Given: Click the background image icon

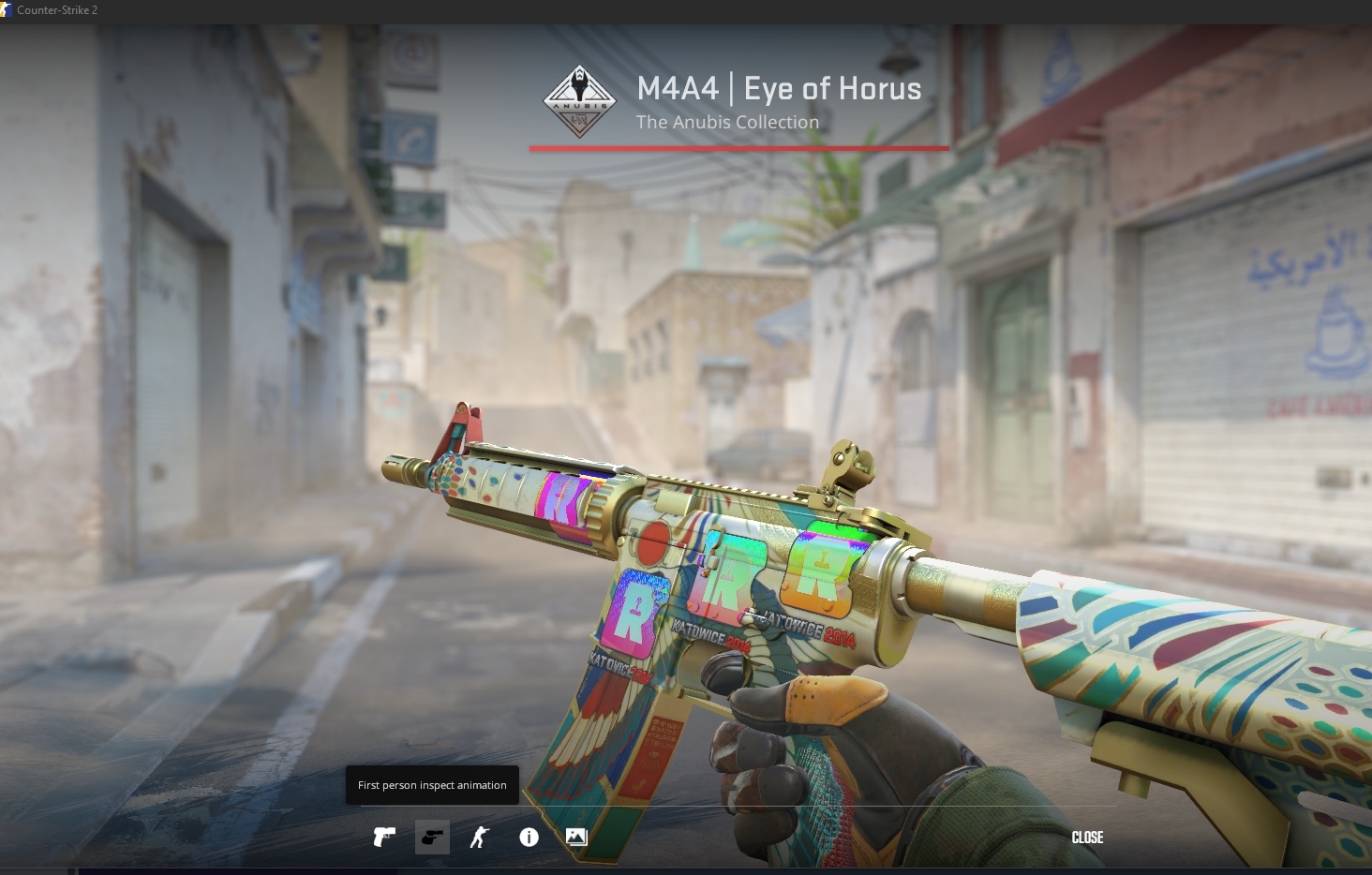Looking at the screenshot, I should coord(575,837).
